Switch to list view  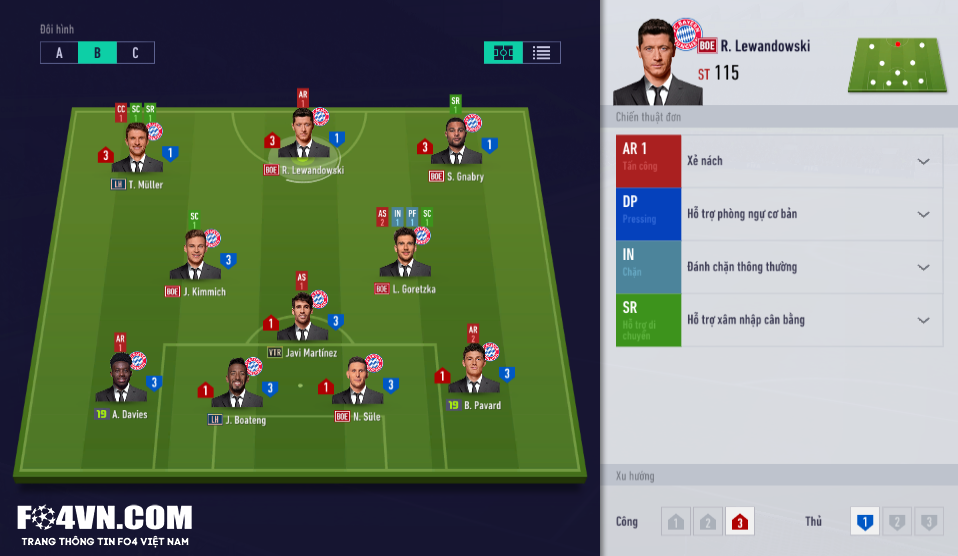click(541, 53)
